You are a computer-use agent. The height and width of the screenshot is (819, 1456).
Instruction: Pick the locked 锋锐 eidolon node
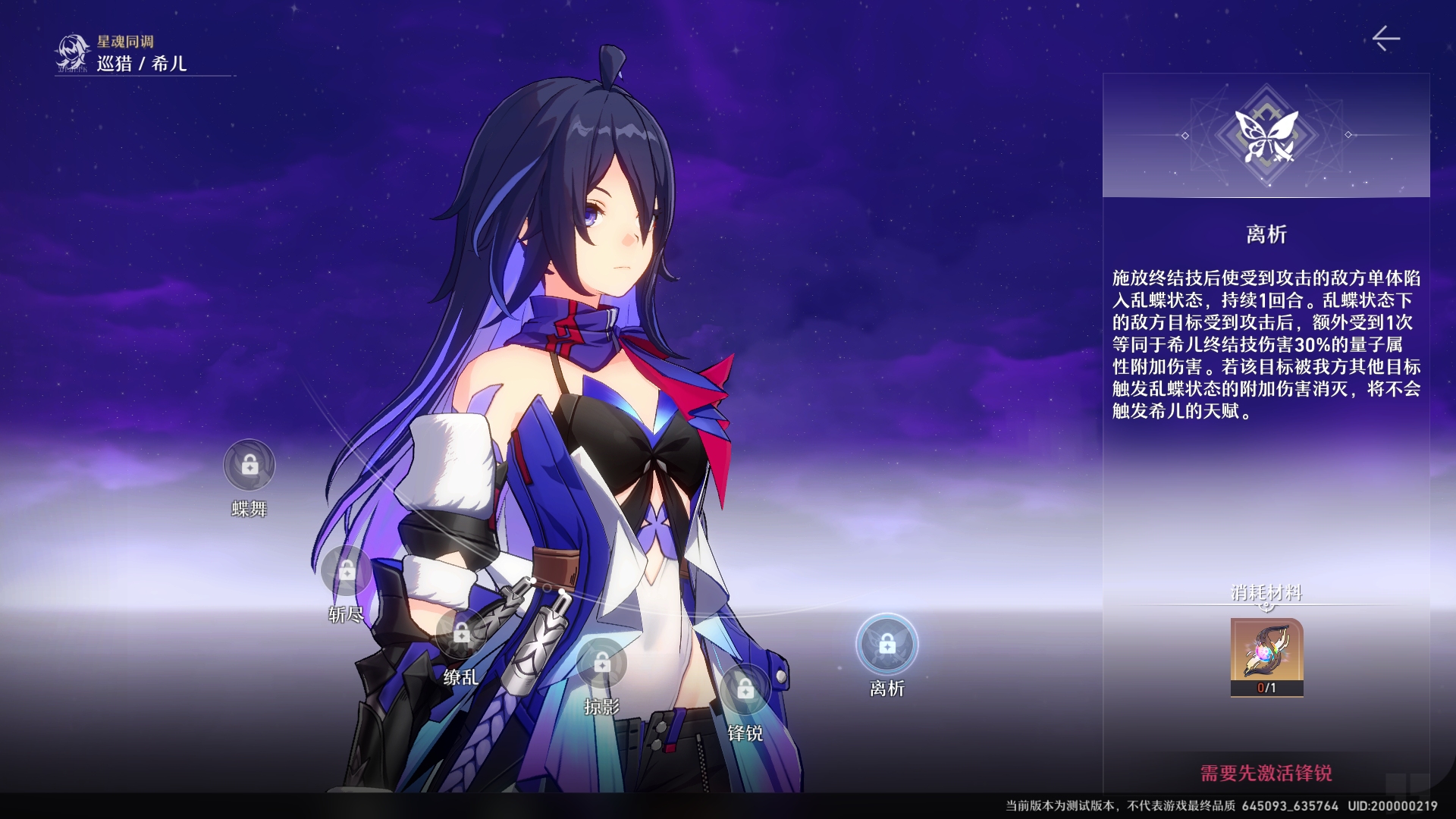pyautogui.click(x=745, y=689)
